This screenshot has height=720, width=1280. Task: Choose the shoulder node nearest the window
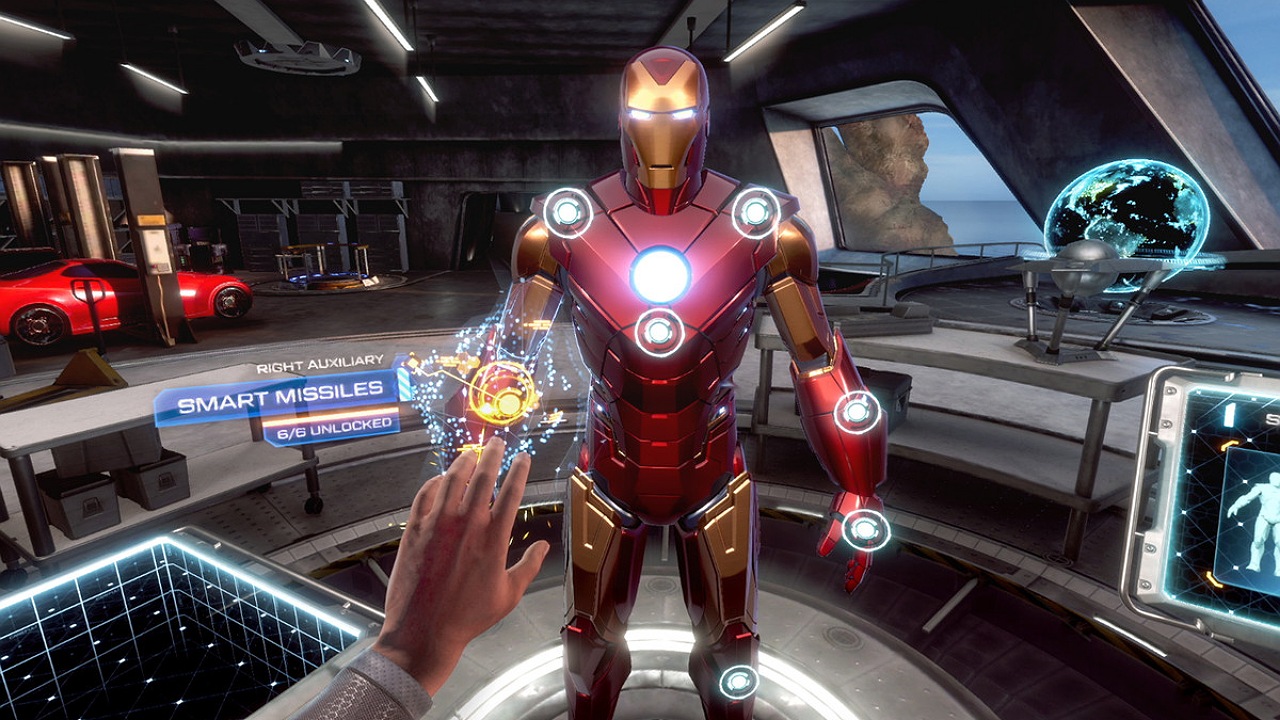[x=755, y=212]
